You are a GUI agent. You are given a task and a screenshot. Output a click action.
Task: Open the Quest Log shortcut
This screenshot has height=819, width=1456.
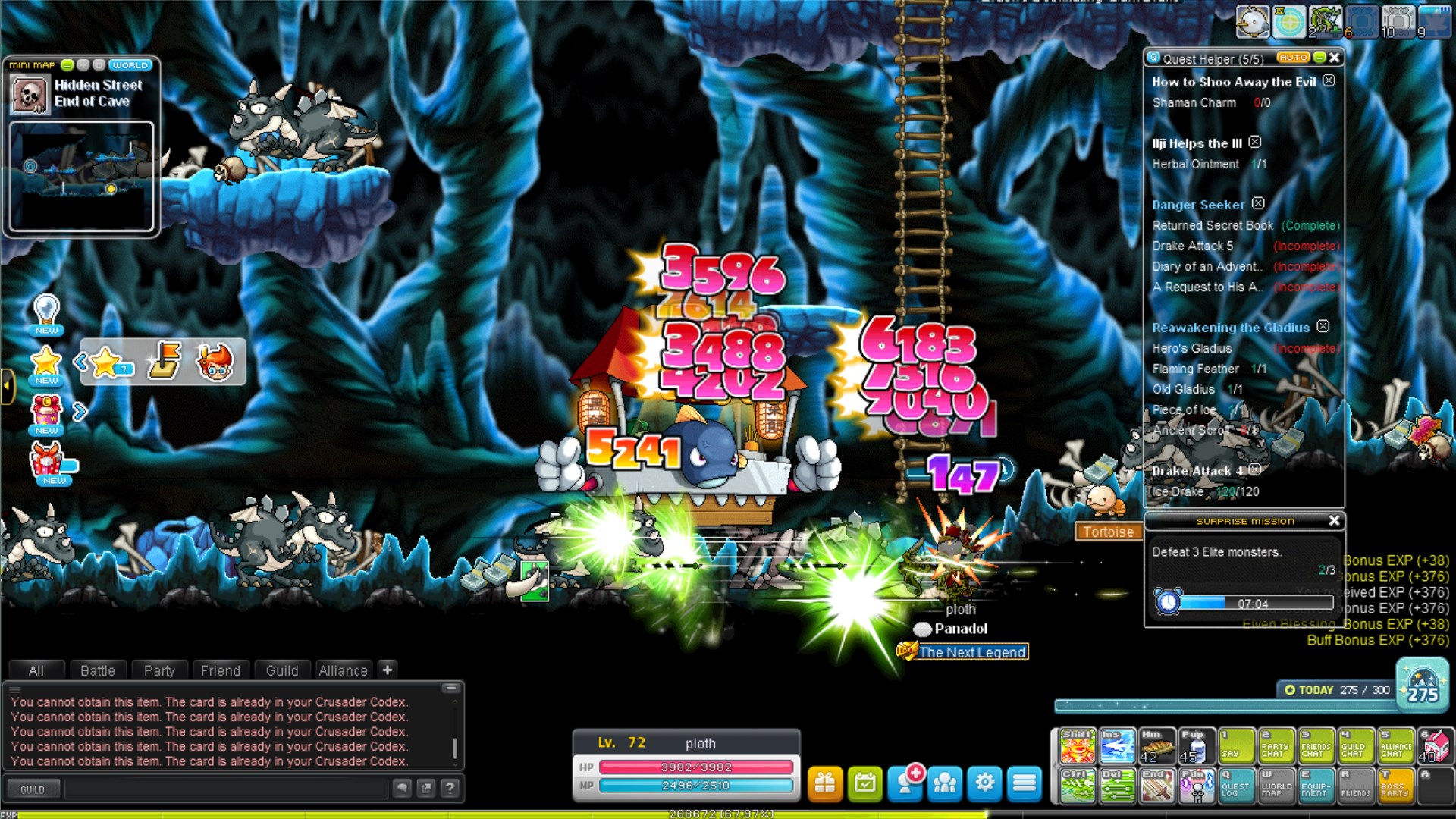click(1235, 786)
